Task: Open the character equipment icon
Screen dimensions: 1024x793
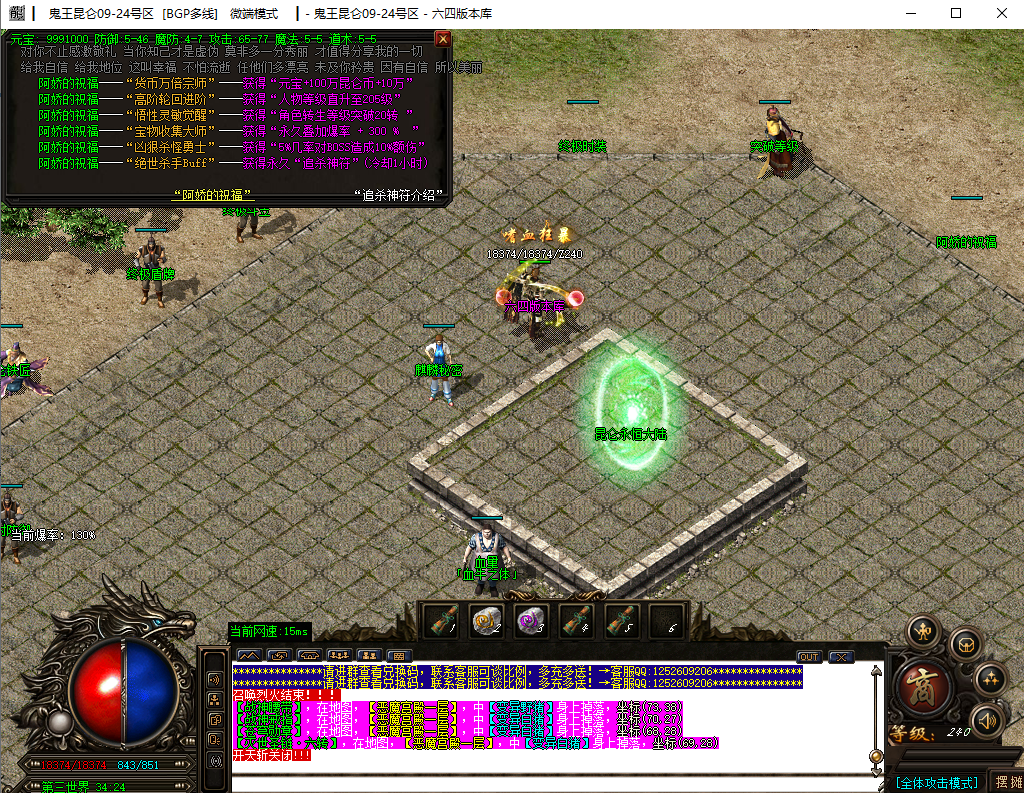Action: click(x=922, y=632)
